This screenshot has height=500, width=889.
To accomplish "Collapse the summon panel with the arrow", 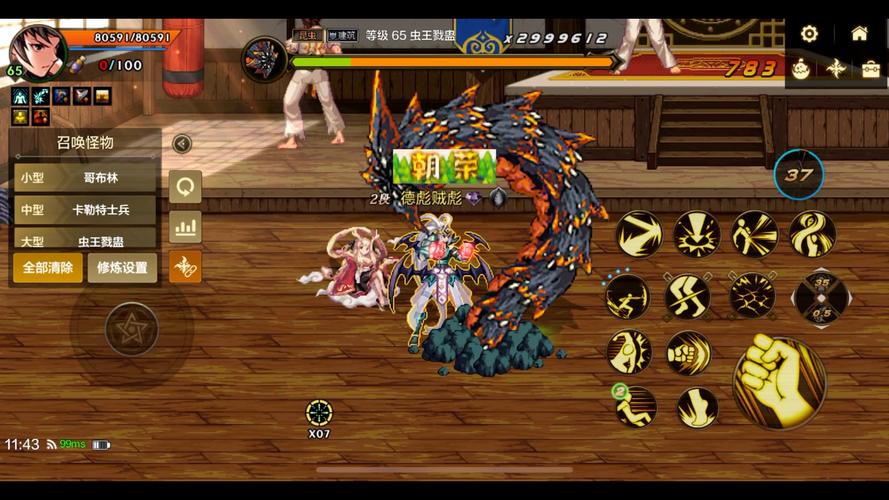I will (182, 144).
